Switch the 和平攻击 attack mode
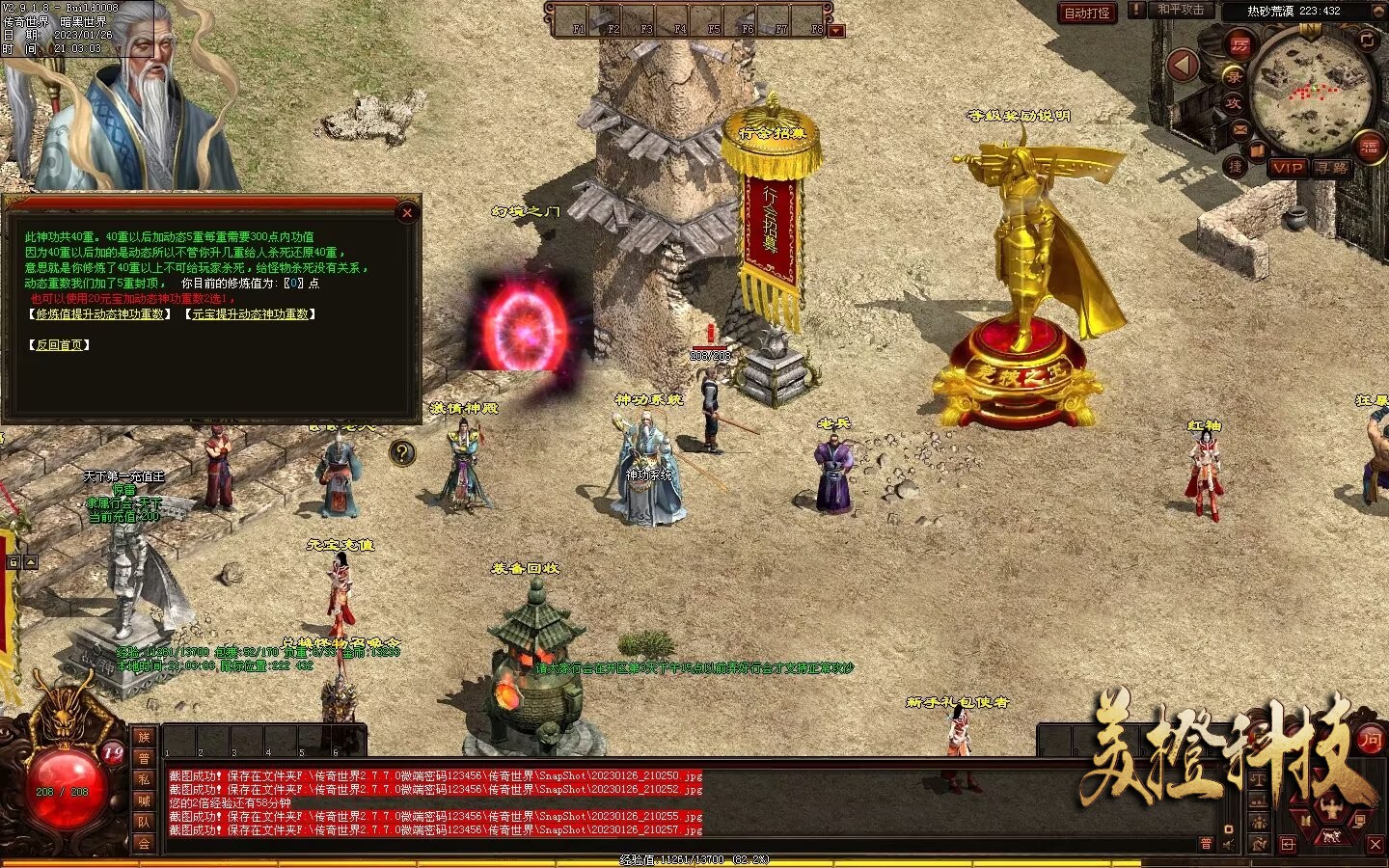Image resolution: width=1389 pixels, height=868 pixels. pos(1181,11)
